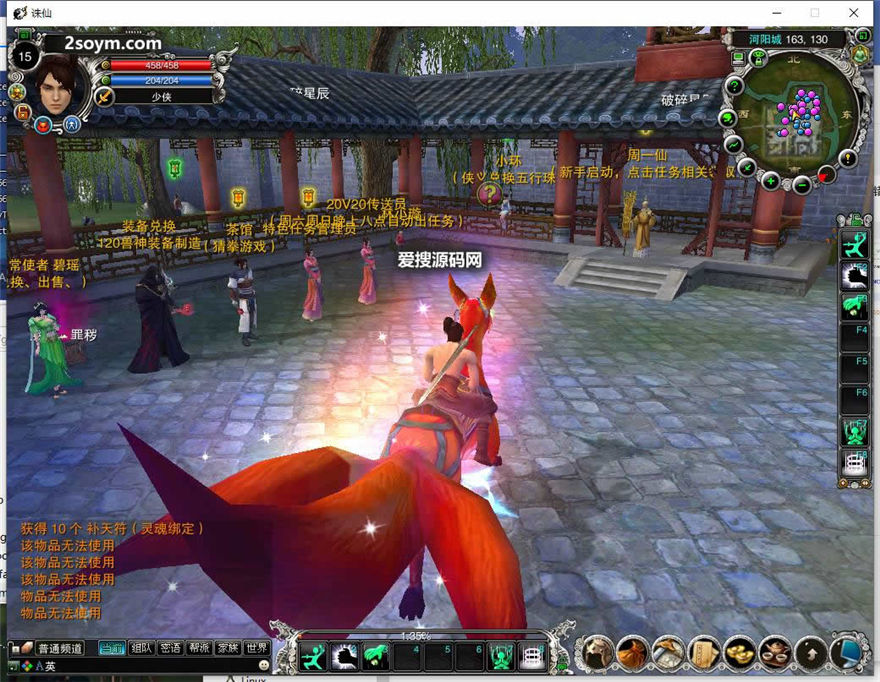Screen dimensions: 880x682
Task: Use the white claw slash skill in hotbar
Action: click(x=345, y=656)
